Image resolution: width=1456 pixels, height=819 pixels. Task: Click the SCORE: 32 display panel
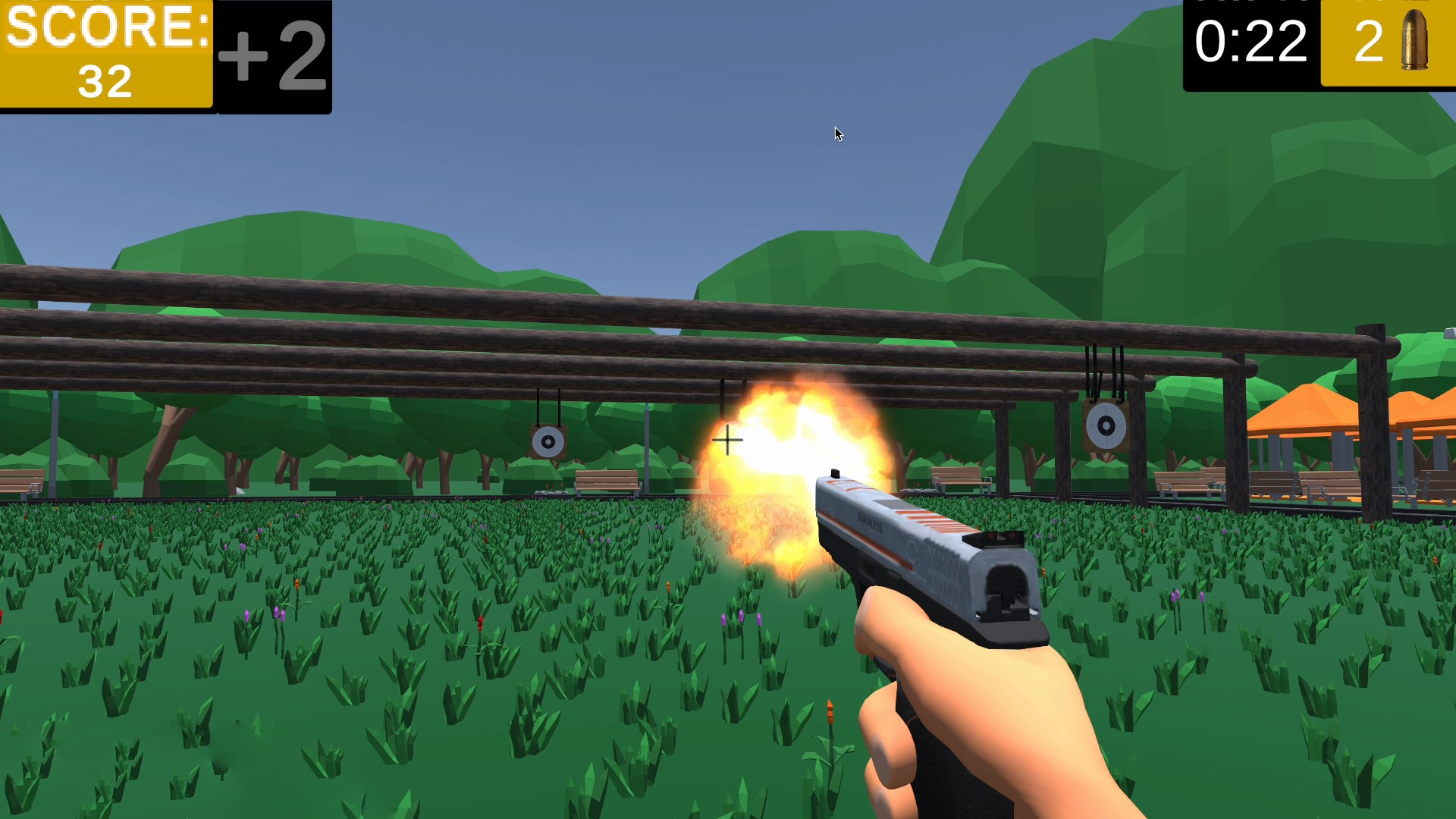point(106,53)
